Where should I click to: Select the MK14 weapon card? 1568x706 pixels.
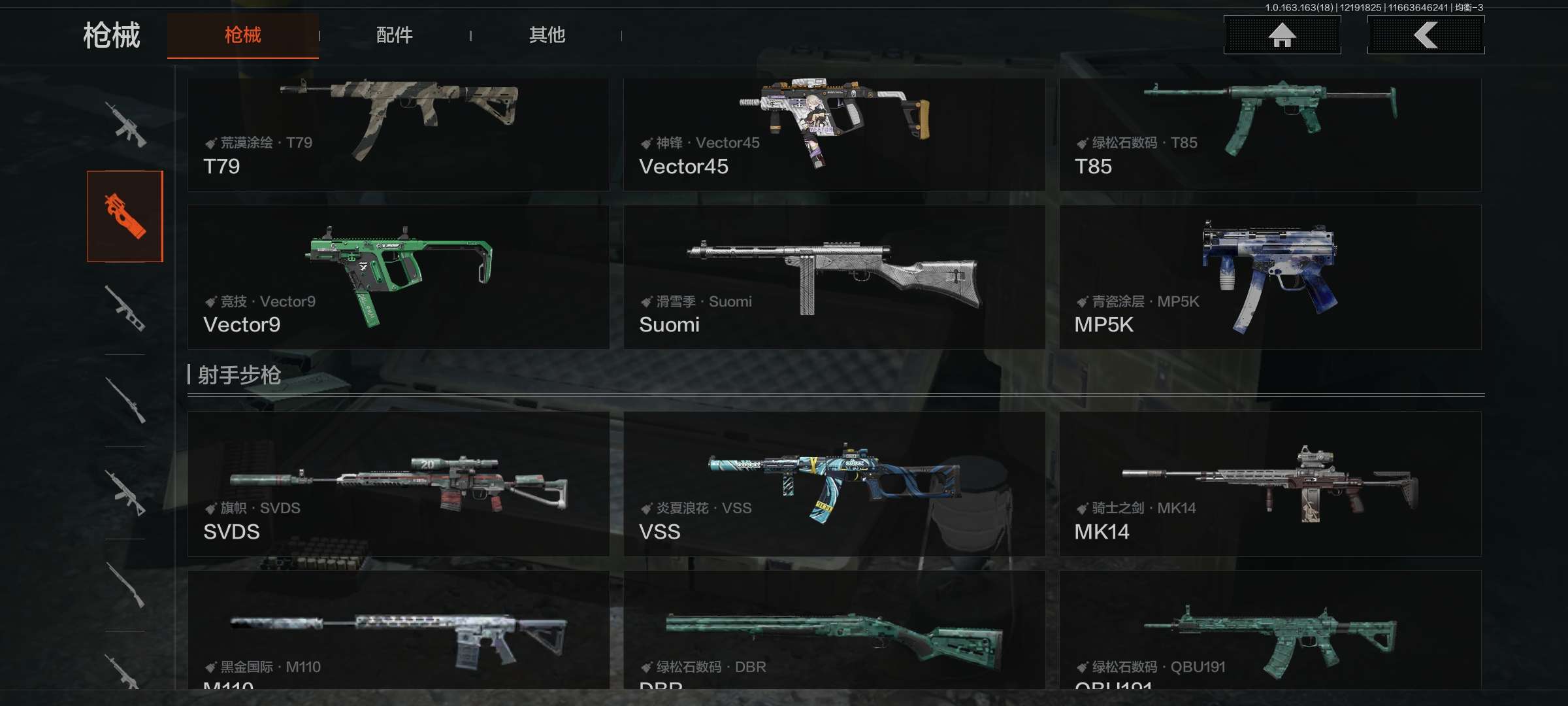[1269, 484]
